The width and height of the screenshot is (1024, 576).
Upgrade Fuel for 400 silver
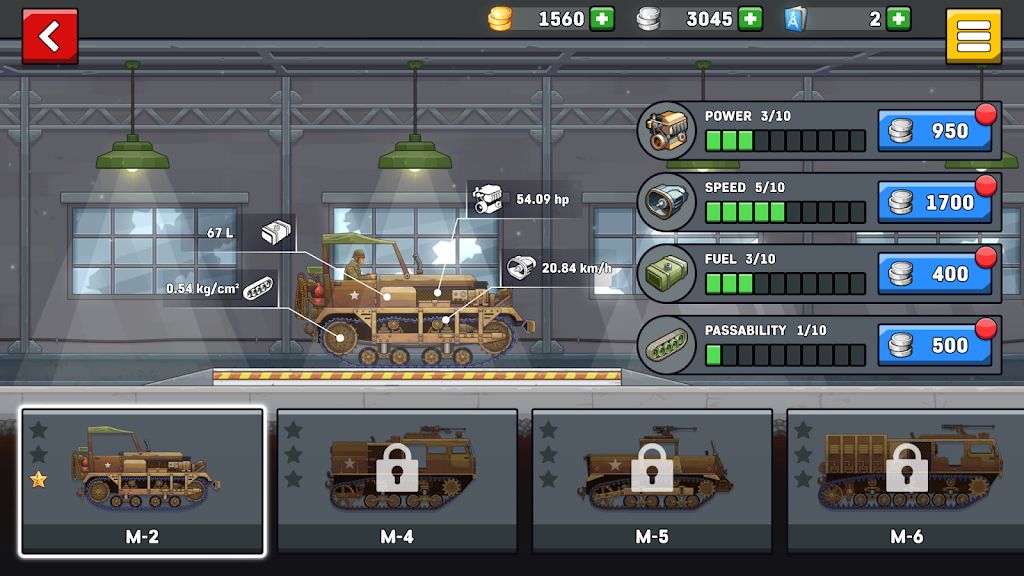pyautogui.click(x=935, y=274)
